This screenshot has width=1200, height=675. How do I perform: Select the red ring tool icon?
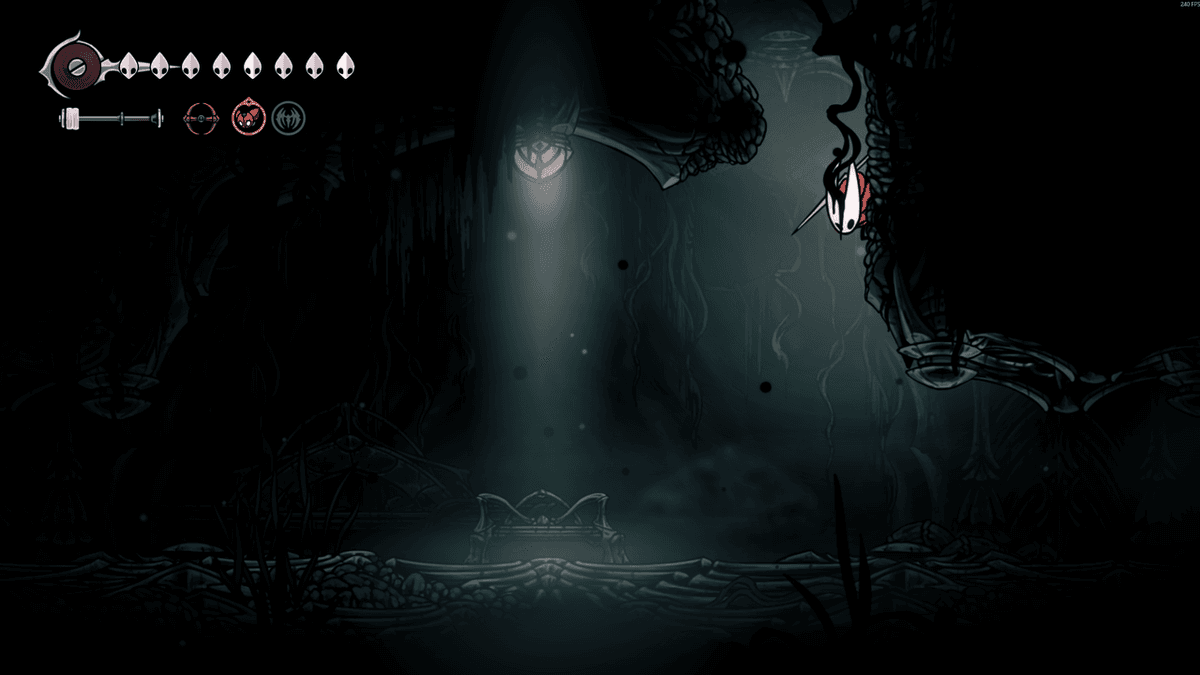[x=200, y=119]
